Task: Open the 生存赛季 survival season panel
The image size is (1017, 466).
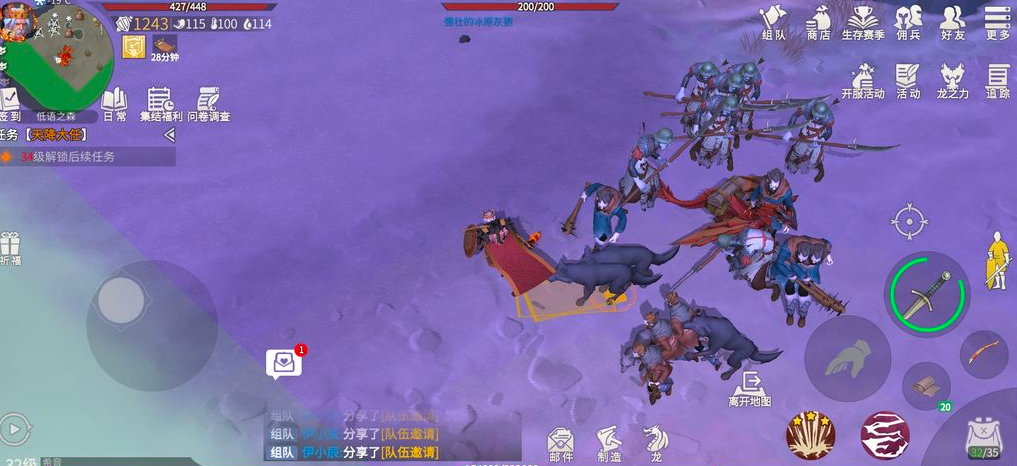Action: point(863,22)
